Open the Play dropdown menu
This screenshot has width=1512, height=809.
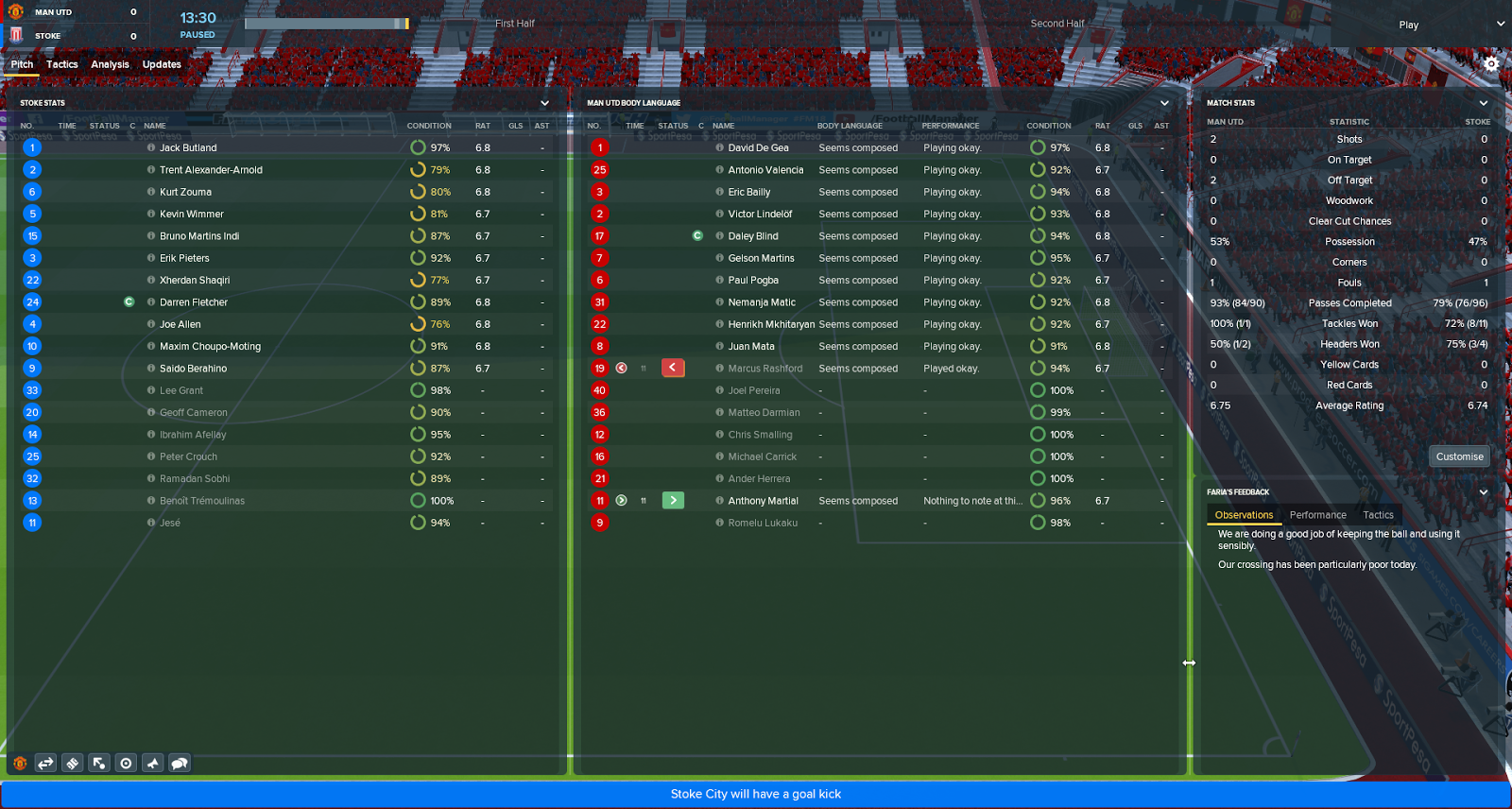(x=1409, y=25)
